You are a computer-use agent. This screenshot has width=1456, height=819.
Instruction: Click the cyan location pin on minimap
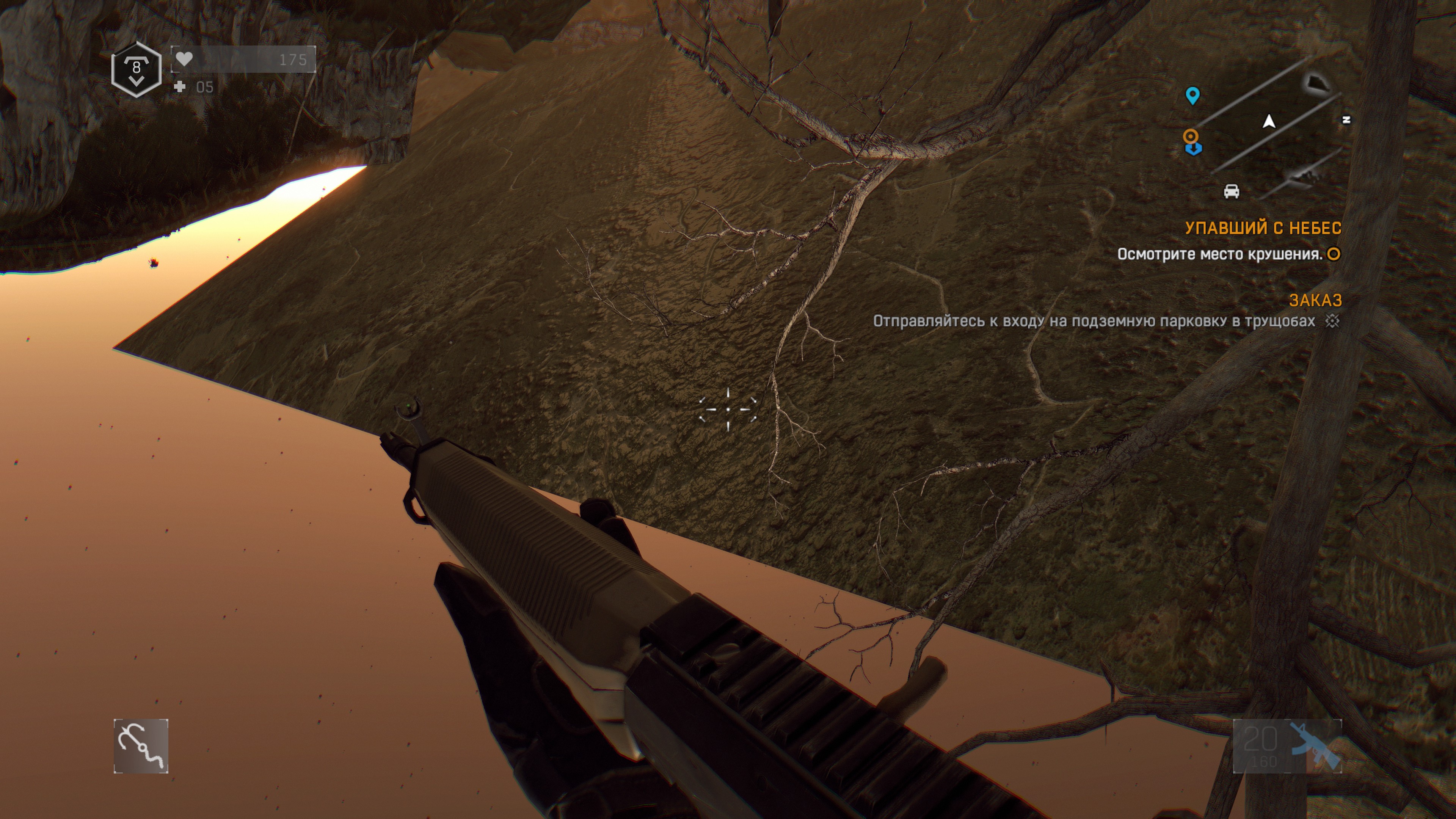coord(1192,96)
